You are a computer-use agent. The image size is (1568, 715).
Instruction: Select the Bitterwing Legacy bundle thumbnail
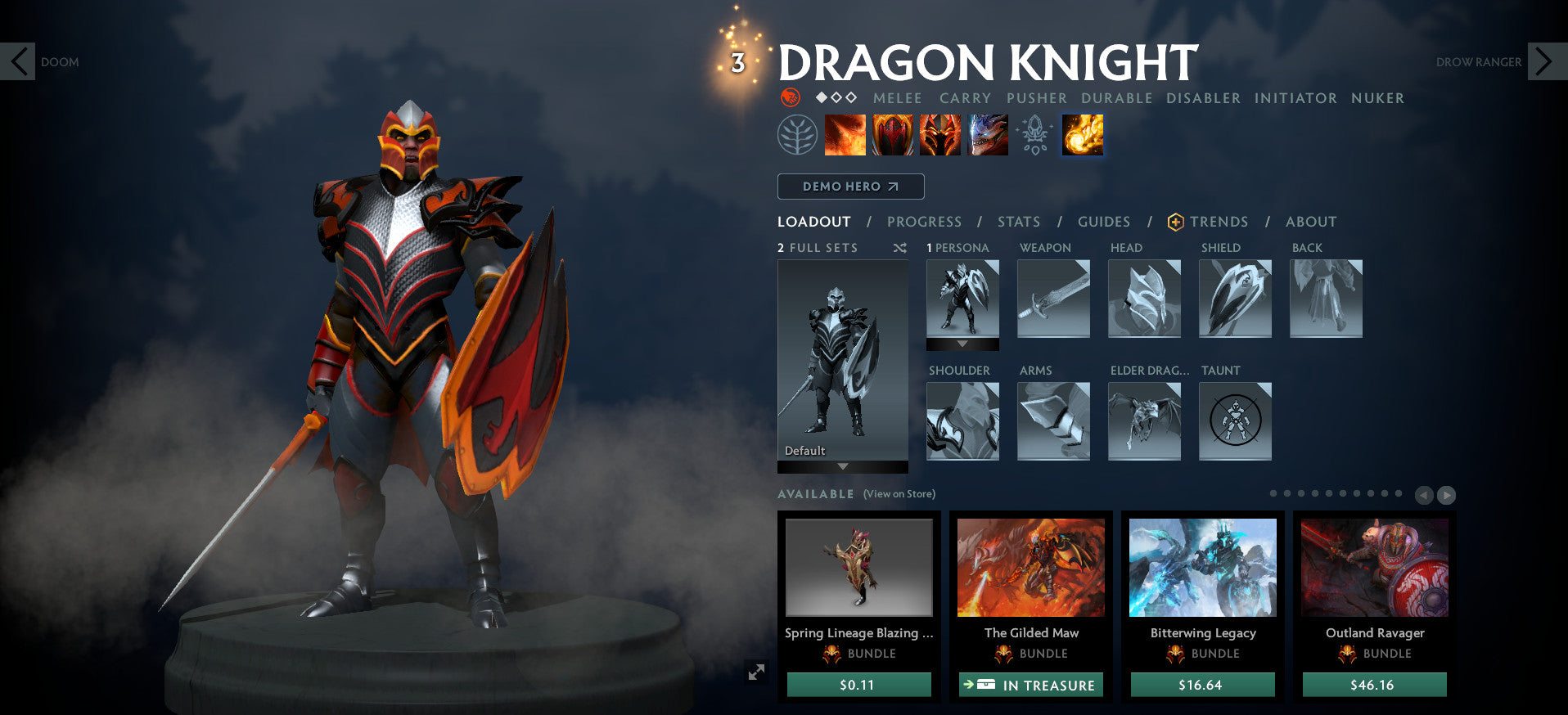coord(1202,568)
